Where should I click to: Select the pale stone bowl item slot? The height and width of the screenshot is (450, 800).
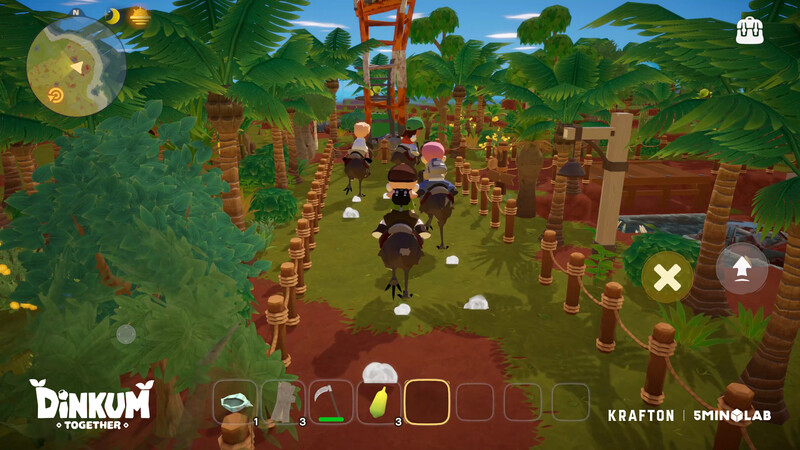coord(236,402)
